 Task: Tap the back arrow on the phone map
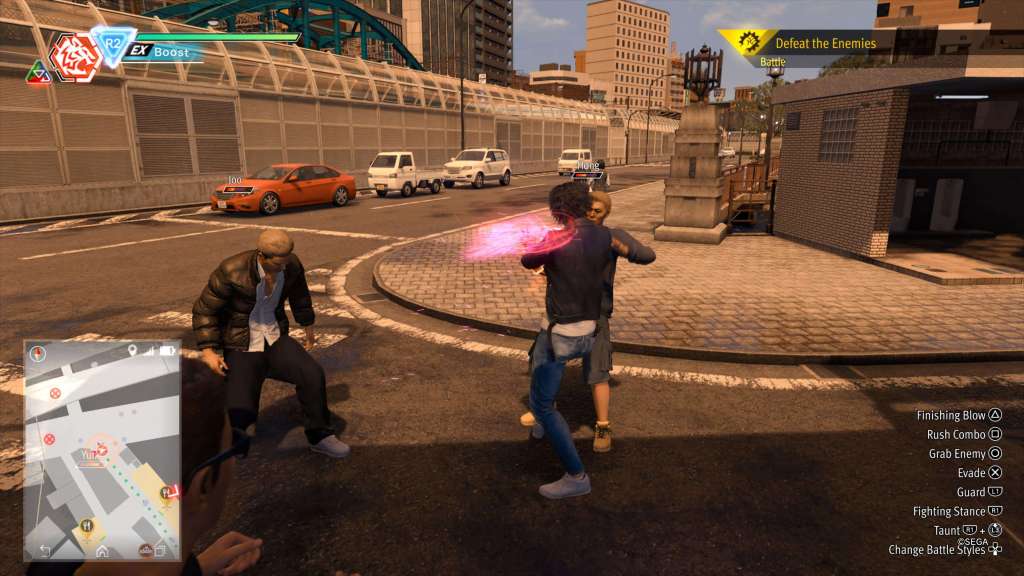[x=45, y=550]
